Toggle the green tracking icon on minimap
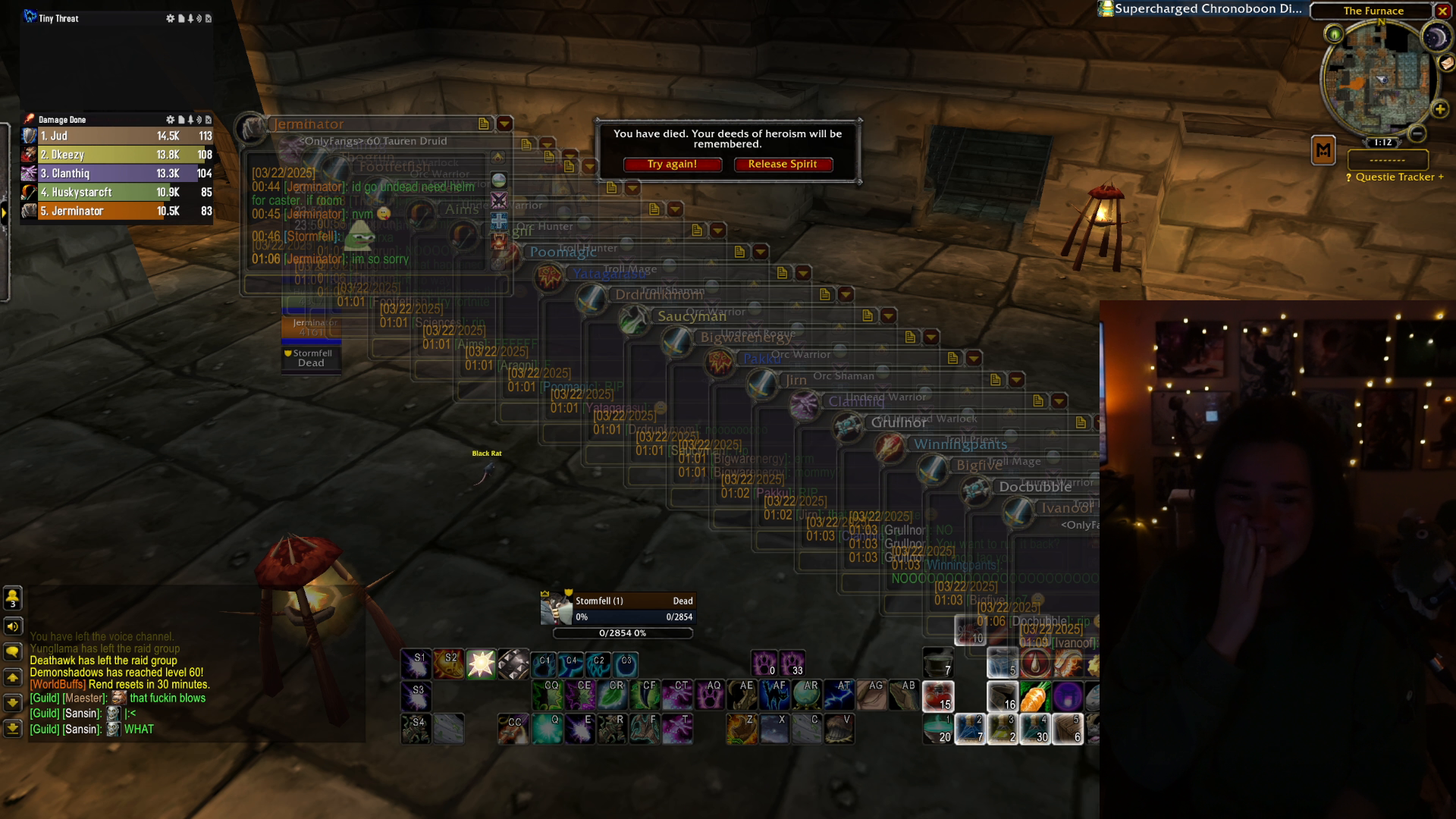 click(1334, 34)
